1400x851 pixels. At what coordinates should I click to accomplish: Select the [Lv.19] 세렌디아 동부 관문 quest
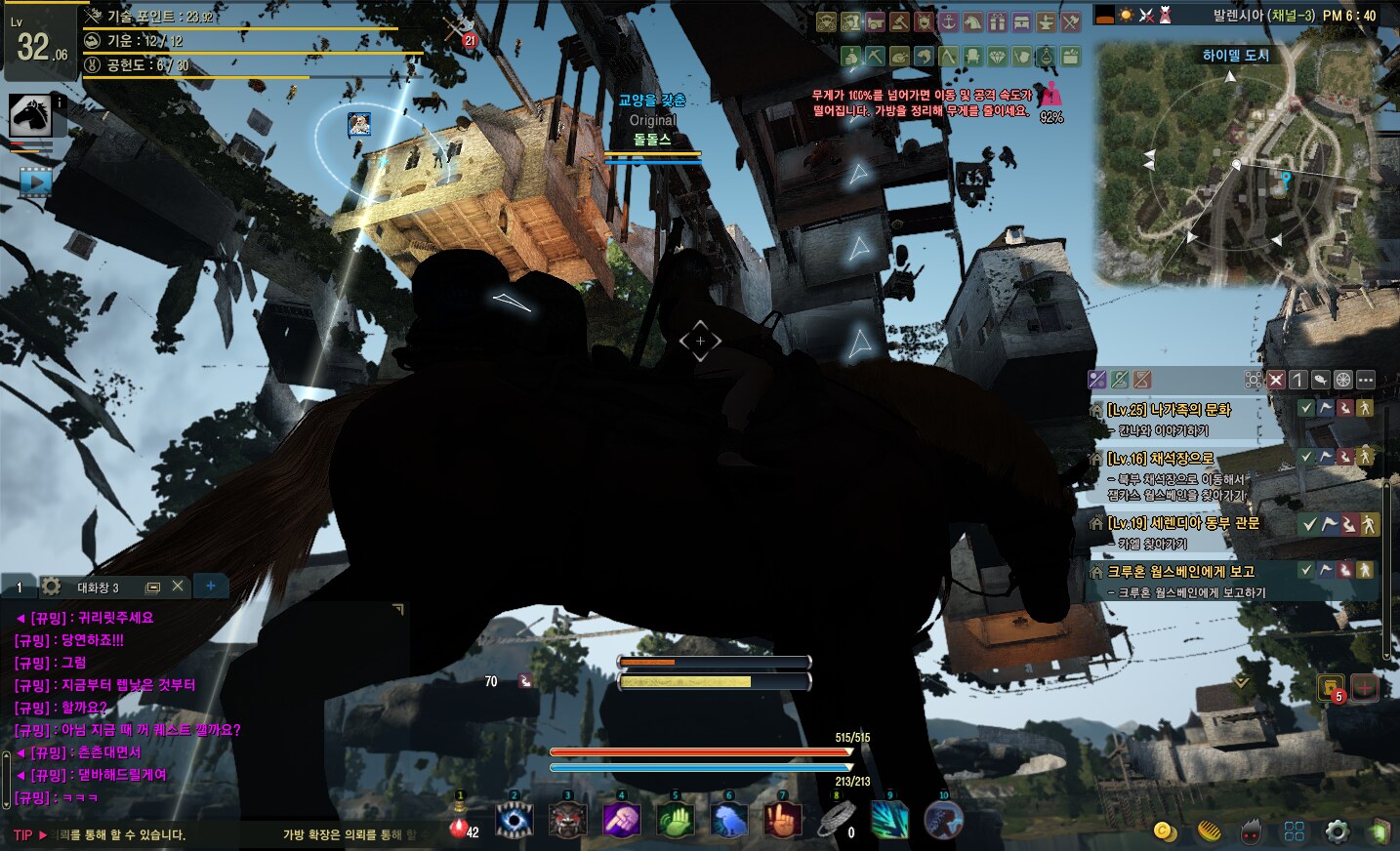pos(1183,524)
